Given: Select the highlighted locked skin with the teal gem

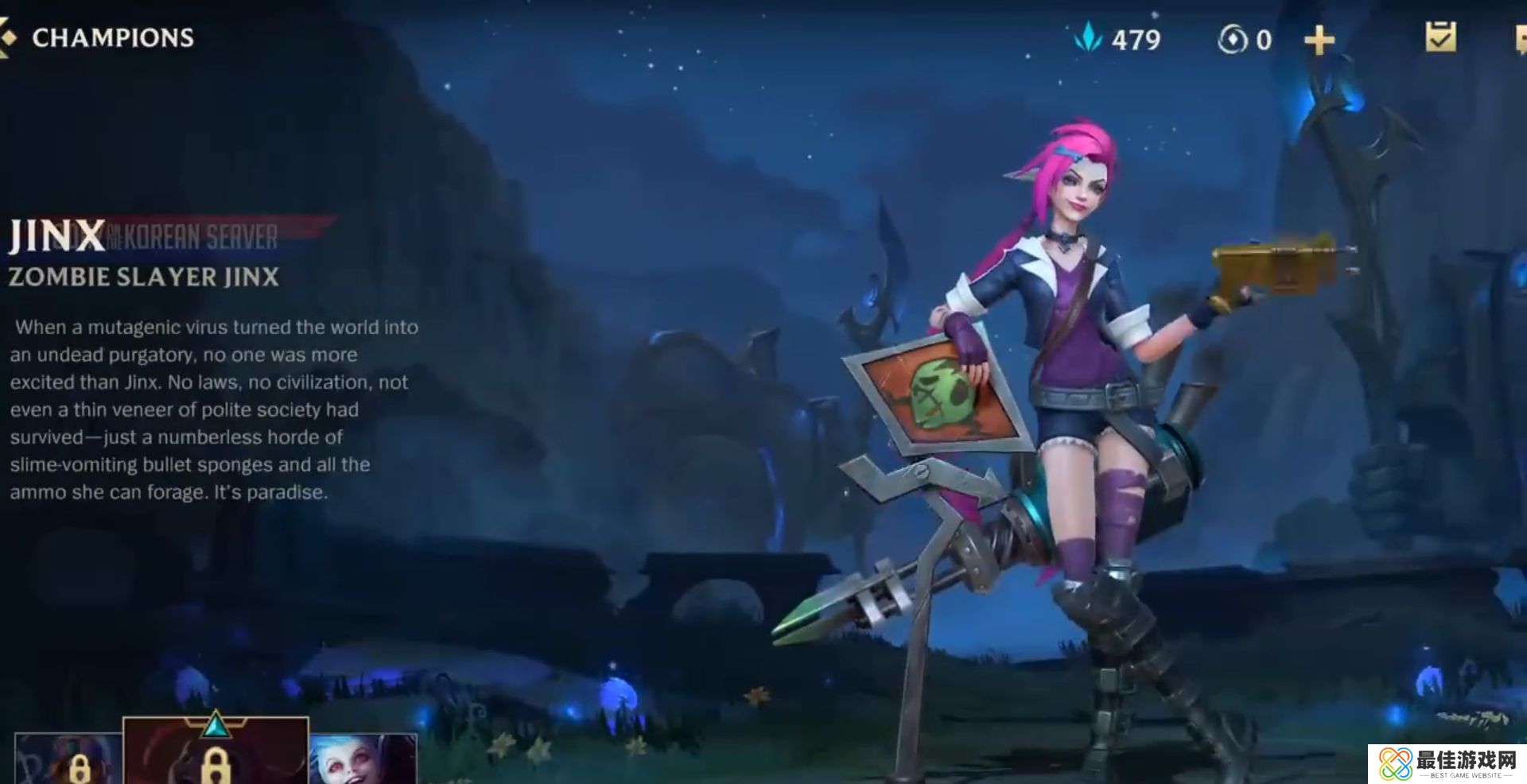Looking at the screenshot, I should pyautogui.click(x=215, y=751).
